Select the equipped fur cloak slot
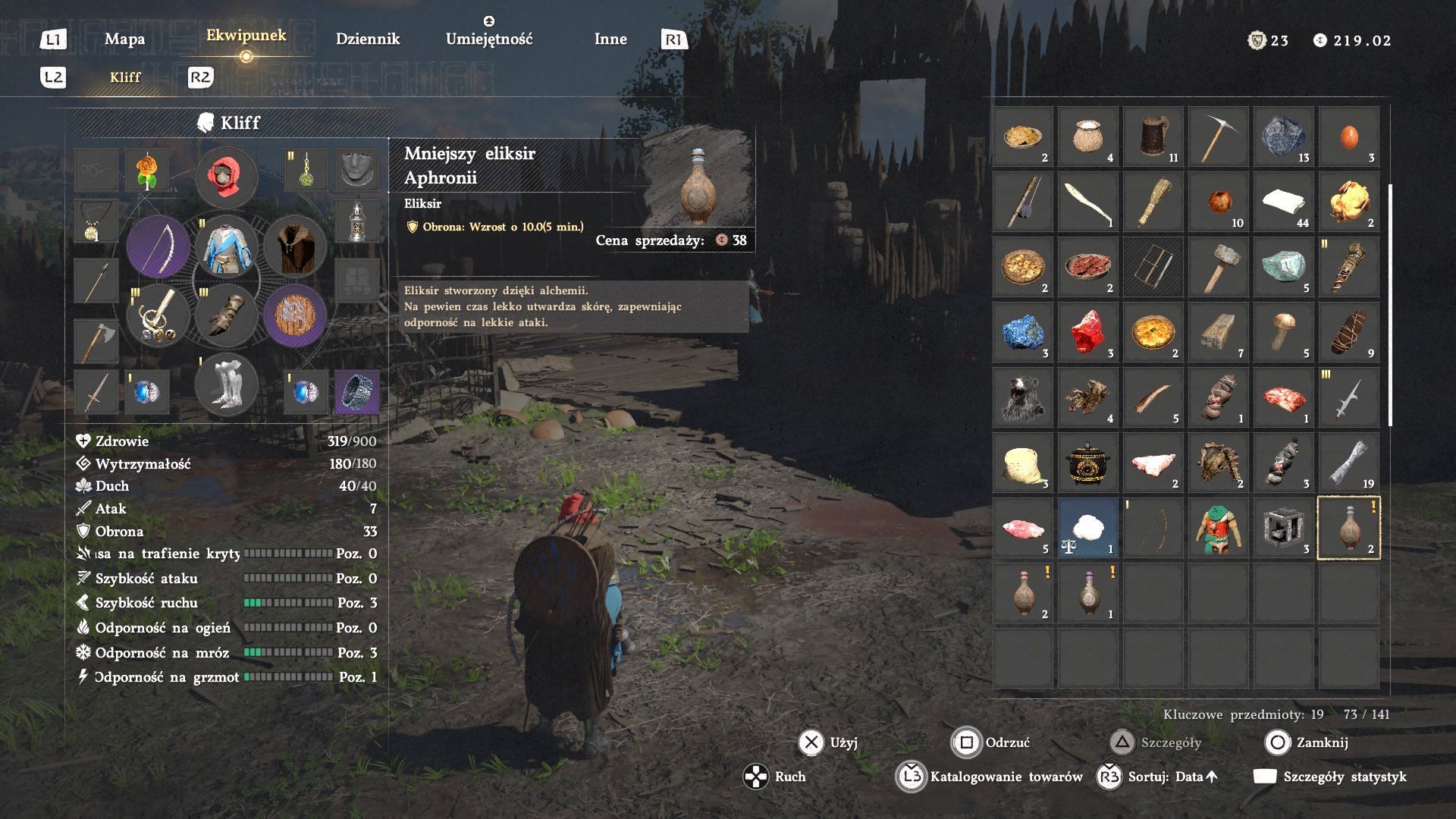1456x819 pixels. (x=295, y=246)
